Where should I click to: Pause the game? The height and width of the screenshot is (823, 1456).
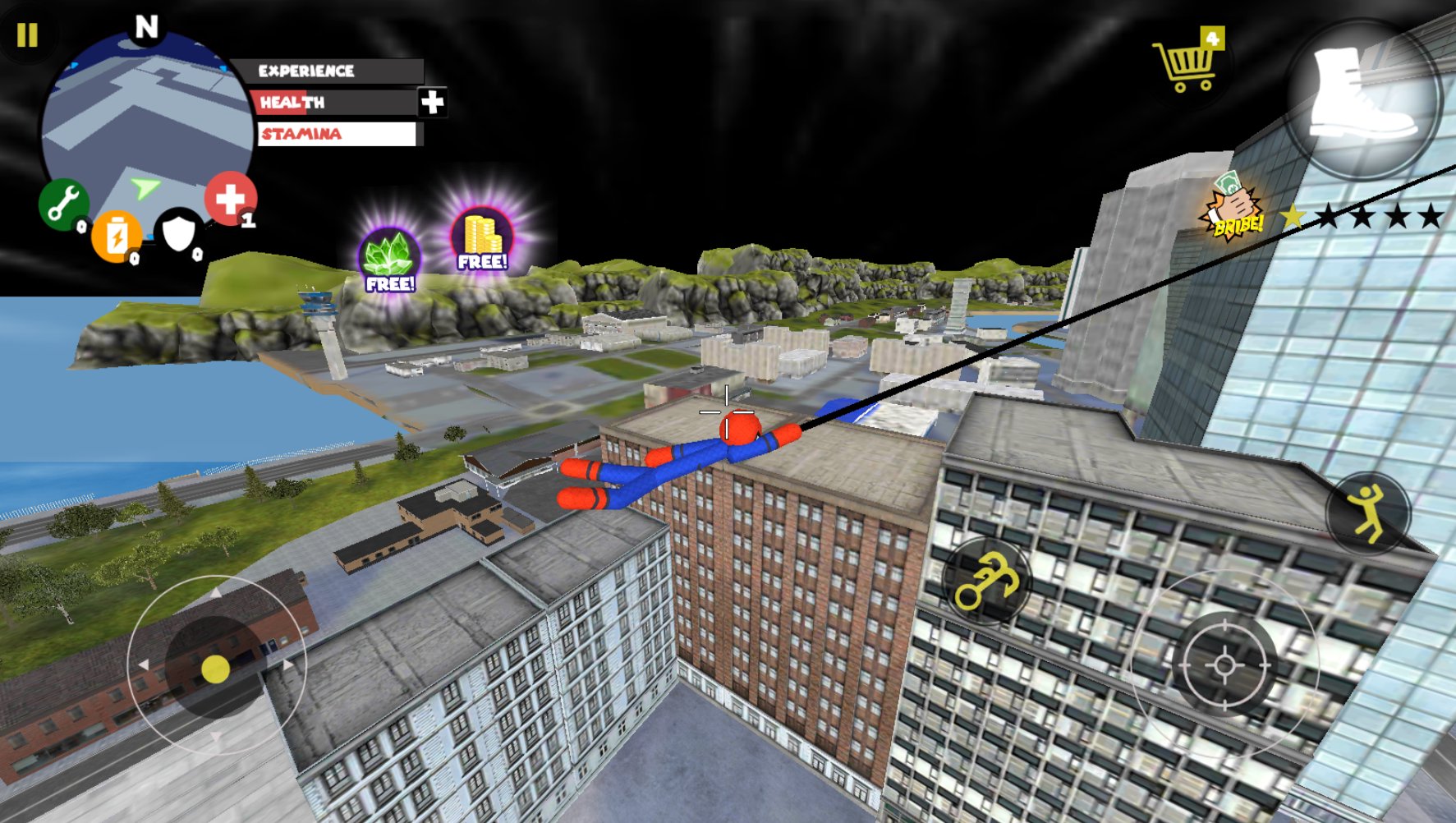coord(27,36)
